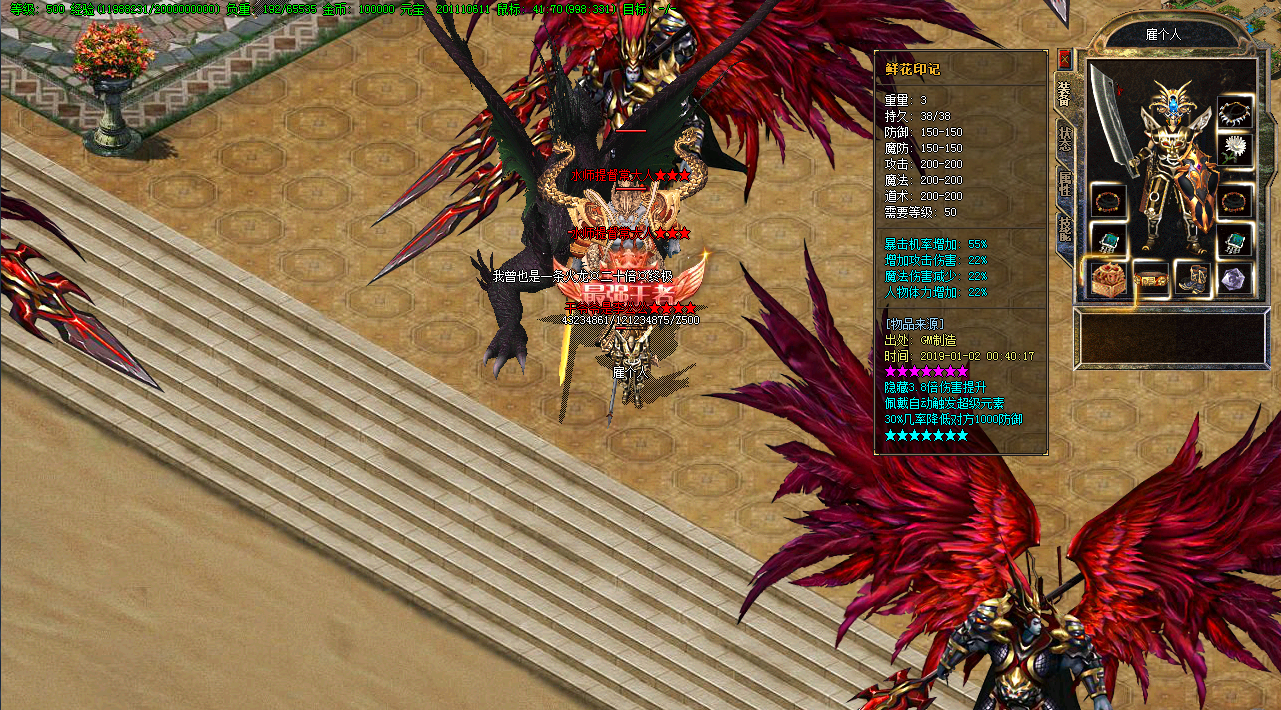The image size is (1281, 710).
Task: Click the equipped broadsword weapon
Action: point(1110,115)
